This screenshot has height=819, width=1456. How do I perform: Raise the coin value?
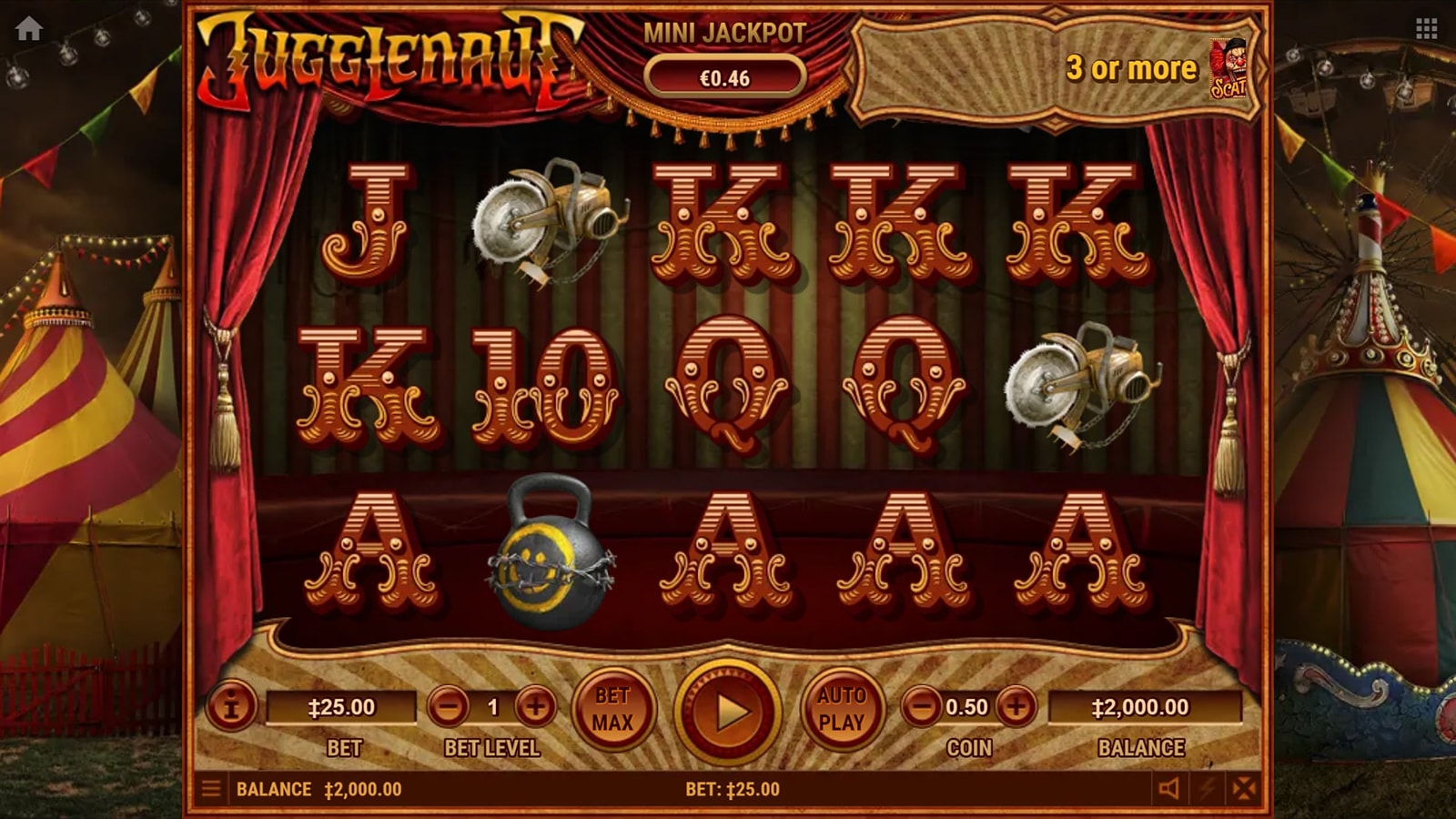point(1016,706)
